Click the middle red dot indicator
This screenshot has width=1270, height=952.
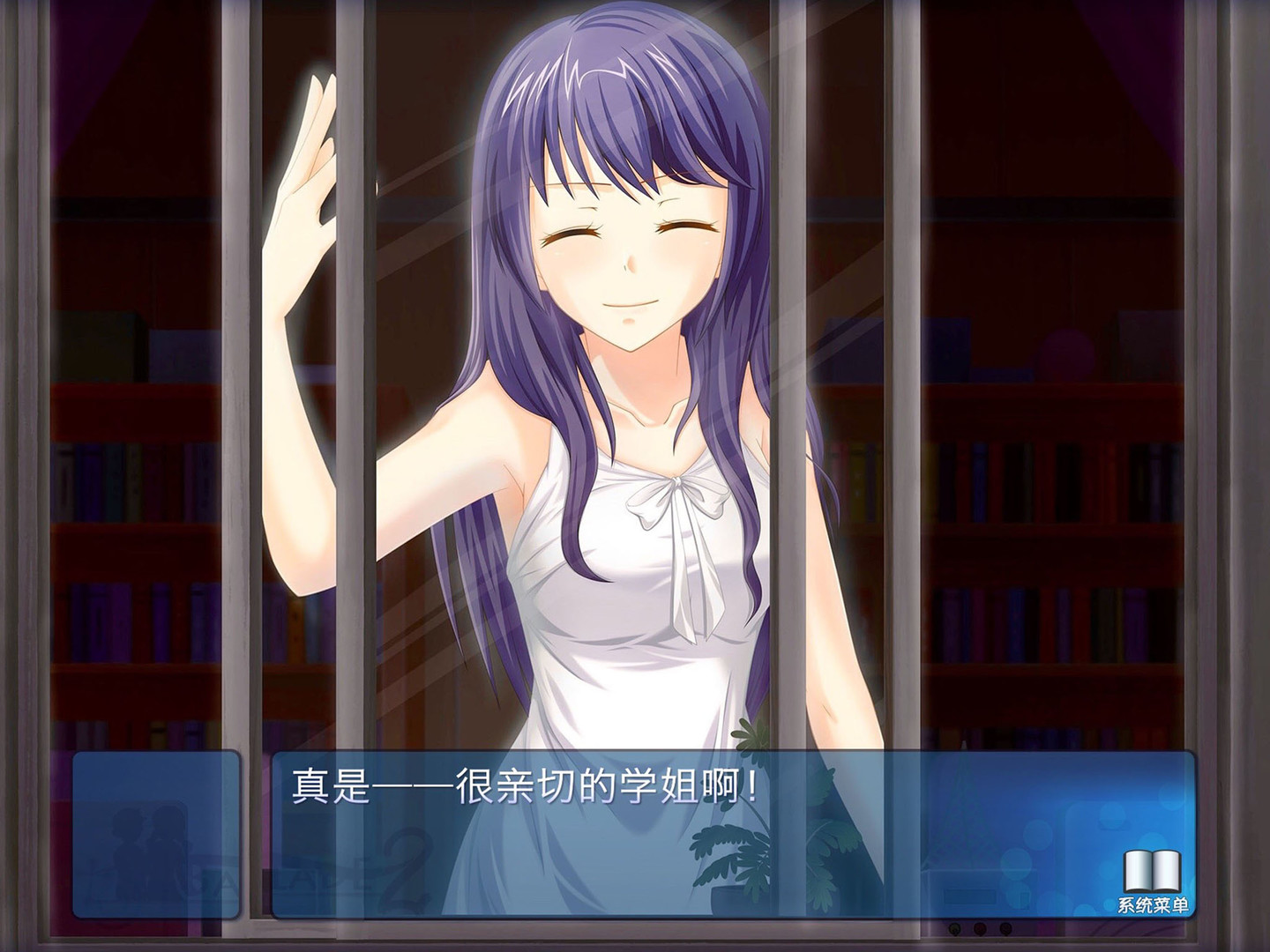[980, 928]
